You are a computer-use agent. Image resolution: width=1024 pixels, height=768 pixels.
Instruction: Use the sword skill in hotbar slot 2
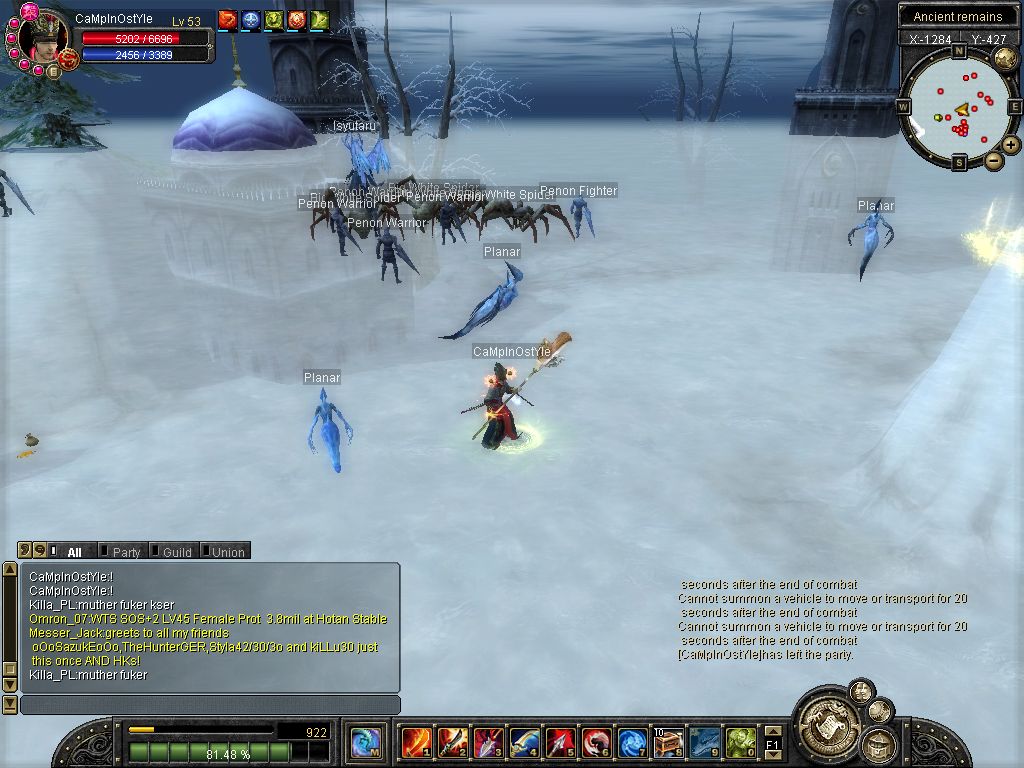pos(452,743)
